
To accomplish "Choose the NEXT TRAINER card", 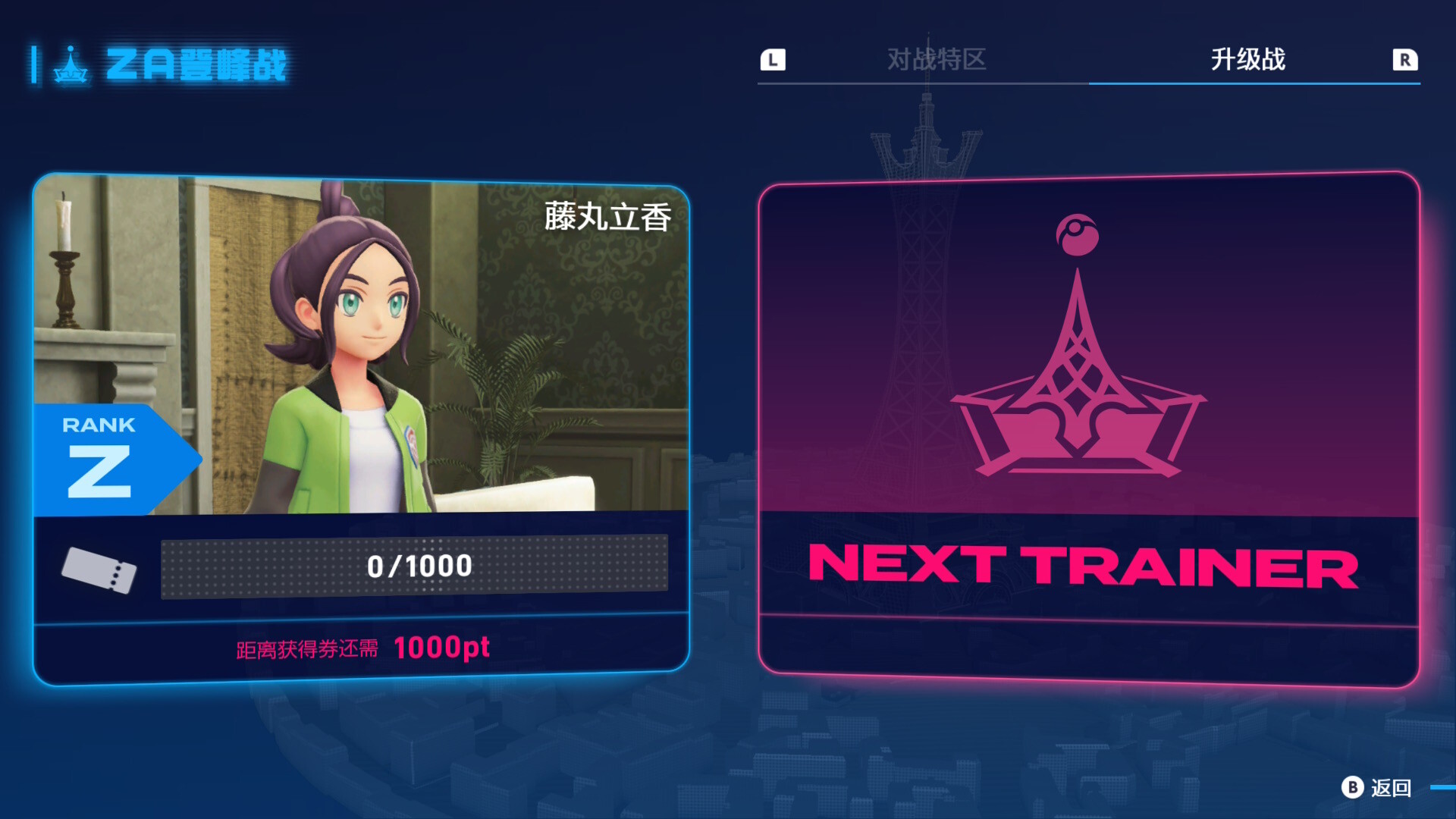I will click(1088, 428).
